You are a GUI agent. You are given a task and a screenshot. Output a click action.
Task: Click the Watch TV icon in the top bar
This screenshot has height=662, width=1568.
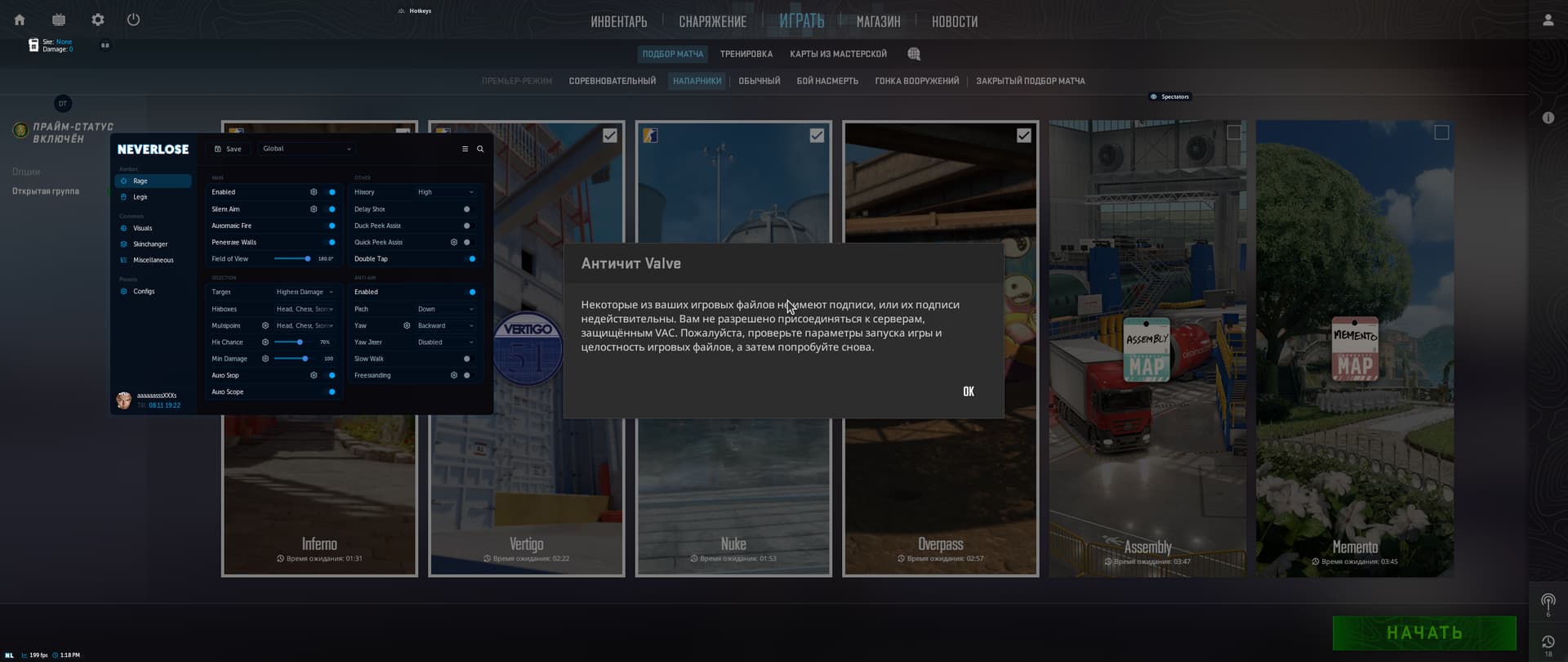click(x=58, y=19)
